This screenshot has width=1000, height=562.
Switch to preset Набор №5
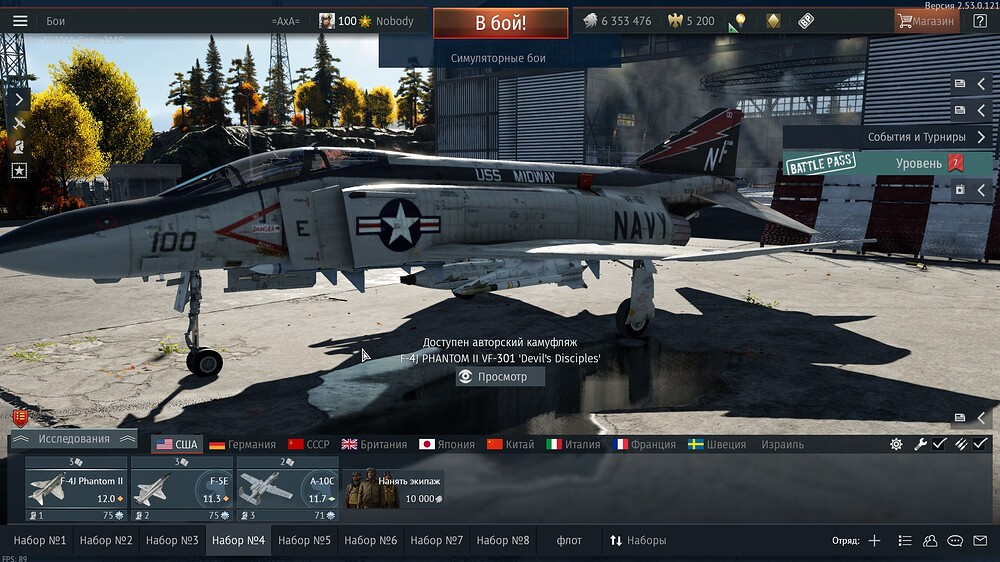[304, 541]
